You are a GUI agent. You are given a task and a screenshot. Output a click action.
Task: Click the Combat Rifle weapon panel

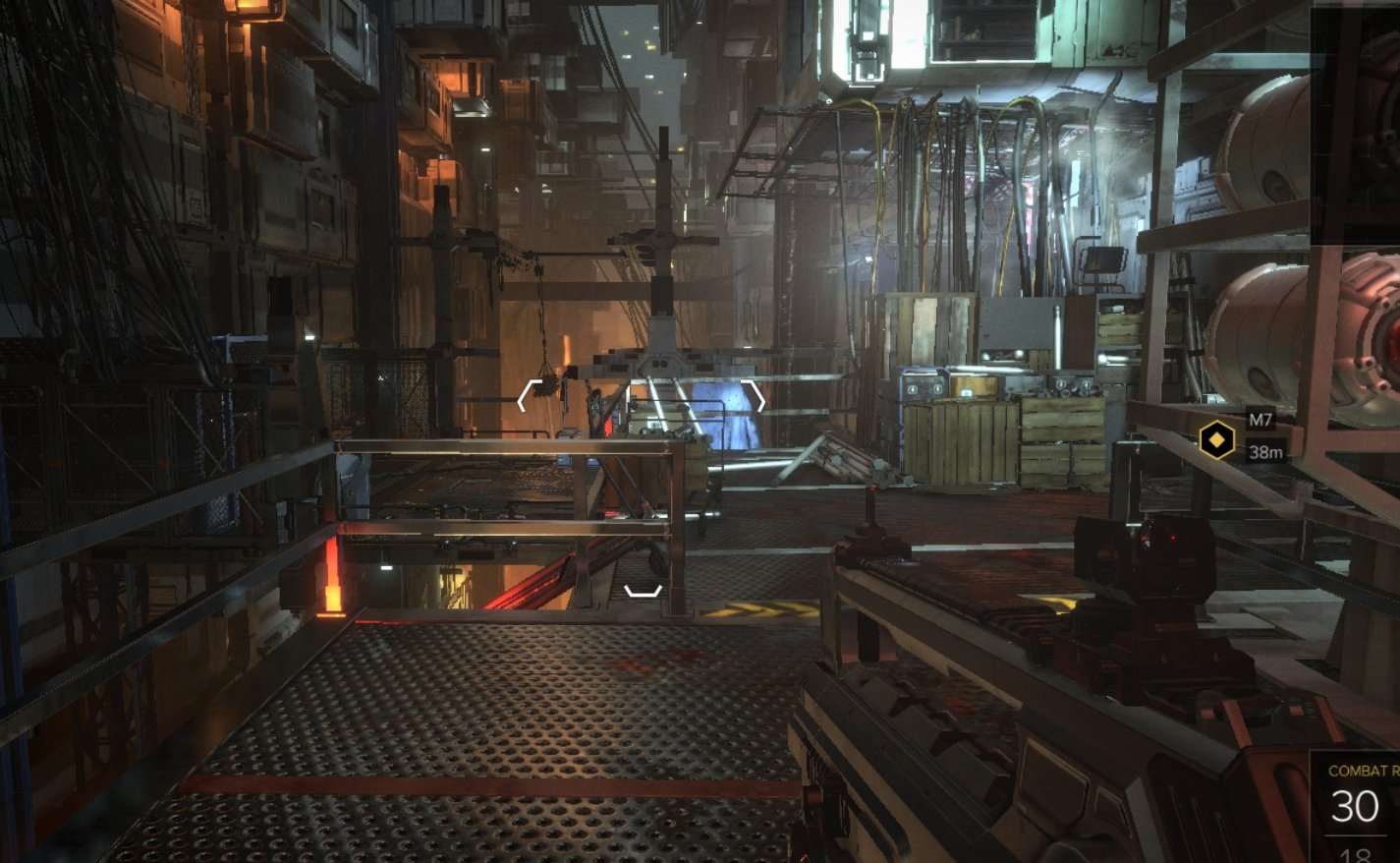pos(1357,805)
